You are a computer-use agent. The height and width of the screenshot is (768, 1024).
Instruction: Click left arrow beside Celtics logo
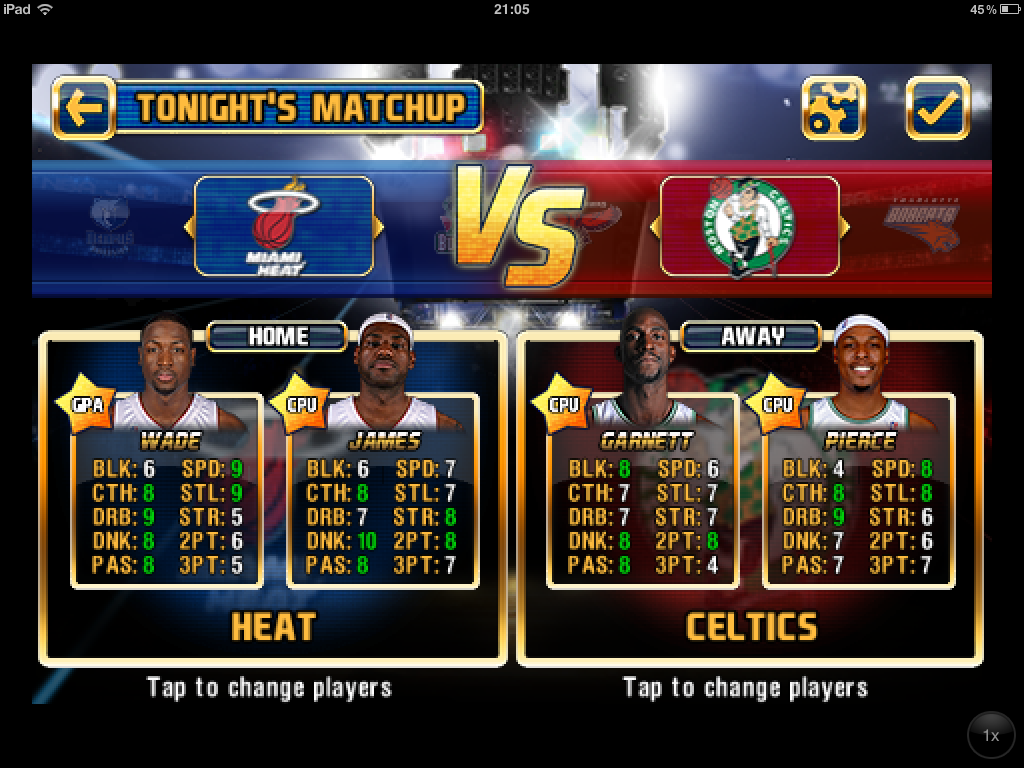655,227
